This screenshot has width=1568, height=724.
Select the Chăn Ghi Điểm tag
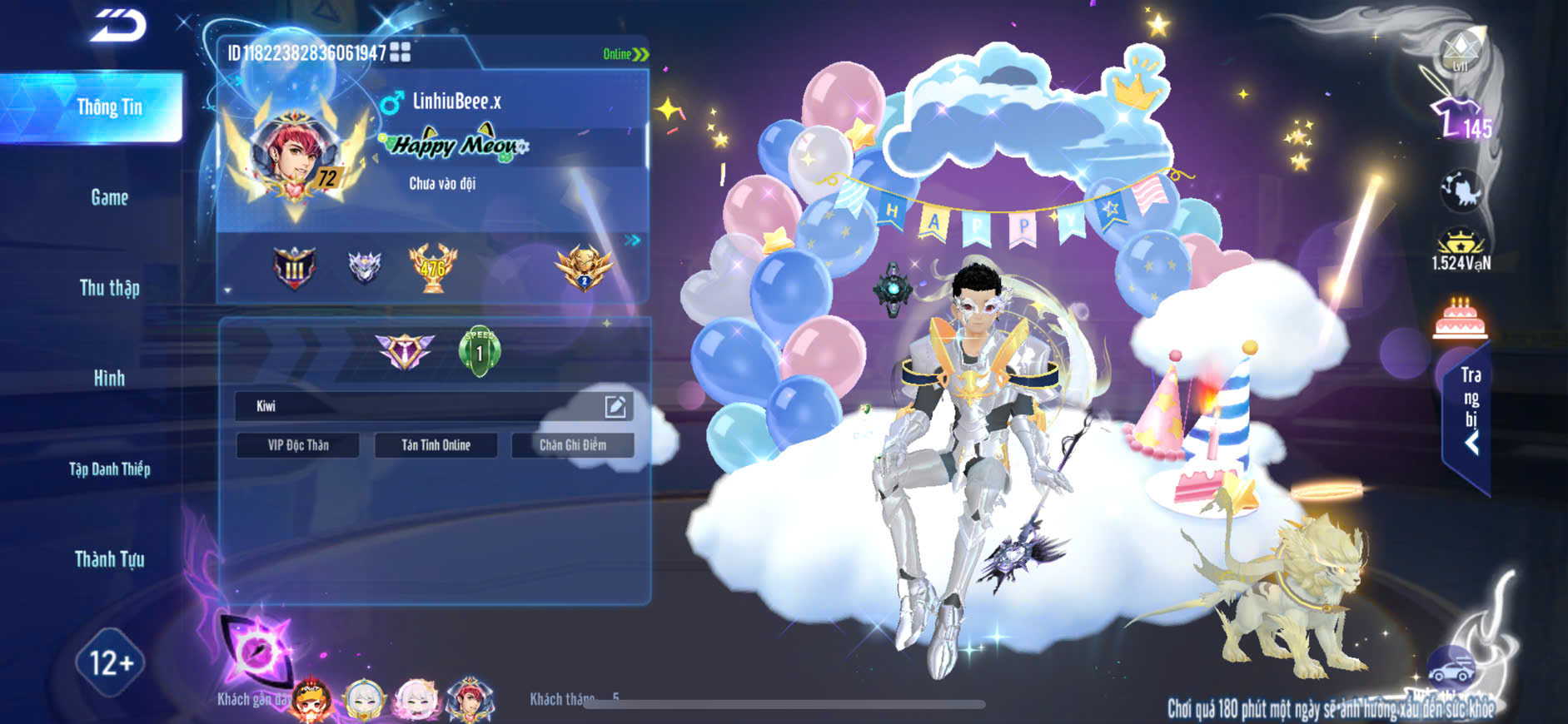point(573,445)
